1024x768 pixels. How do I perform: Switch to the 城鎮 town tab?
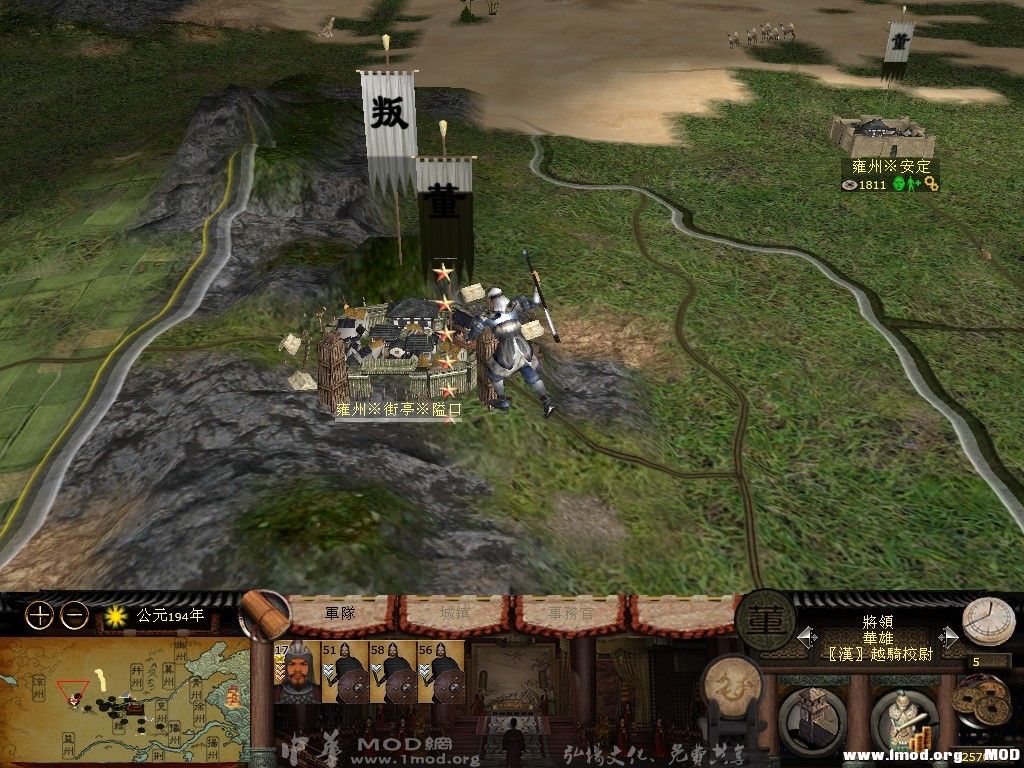(x=456, y=614)
